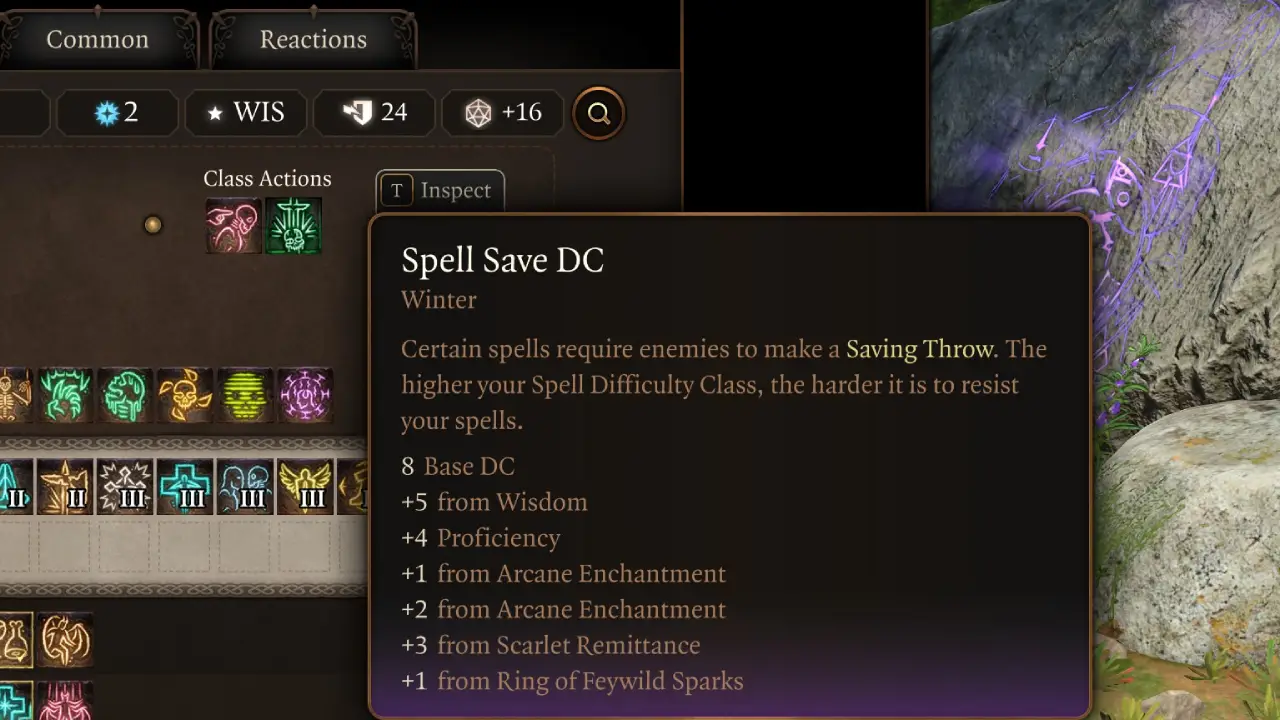The width and height of the screenshot is (1280, 720).
Task: Switch to the Common tab
Action: coord(97,39)
